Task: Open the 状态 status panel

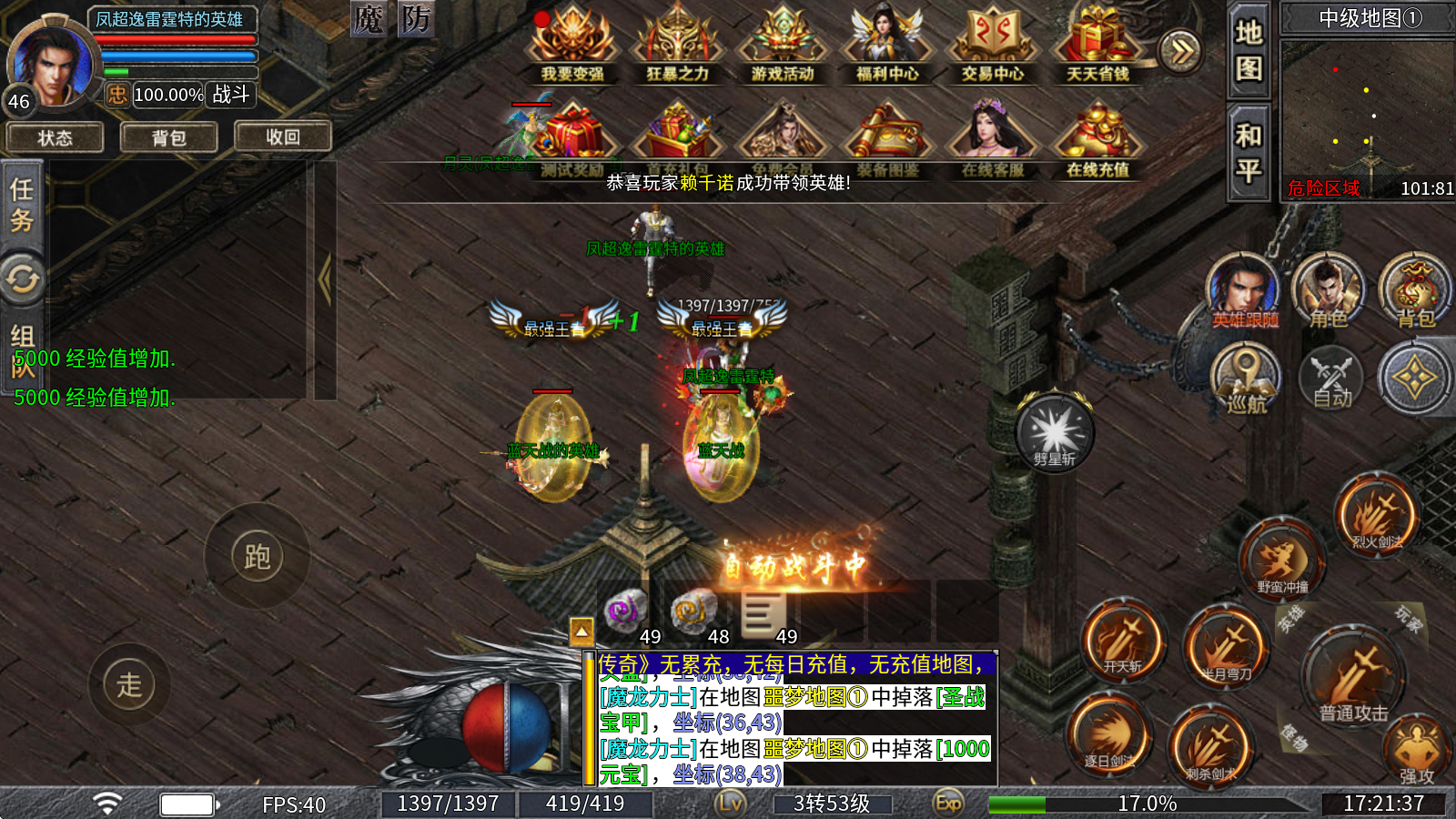Action: pos(55,137)
